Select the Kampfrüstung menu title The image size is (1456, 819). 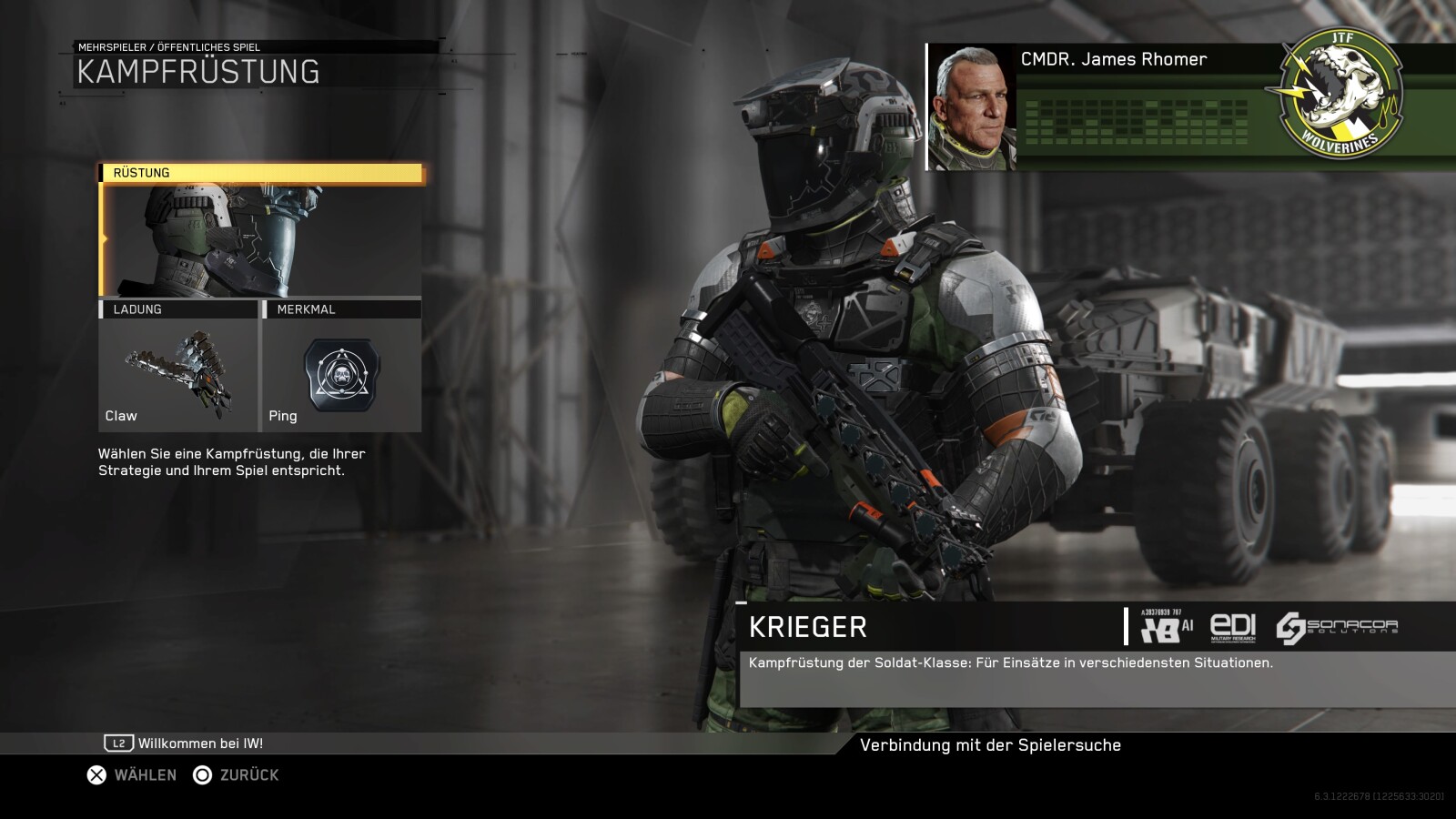click(199, 68)
